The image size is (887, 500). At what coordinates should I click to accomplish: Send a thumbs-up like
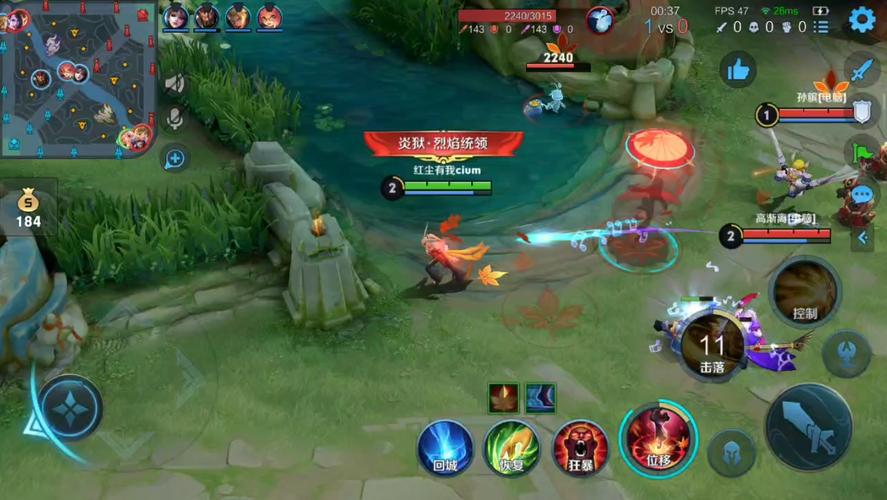coord(739,69)
